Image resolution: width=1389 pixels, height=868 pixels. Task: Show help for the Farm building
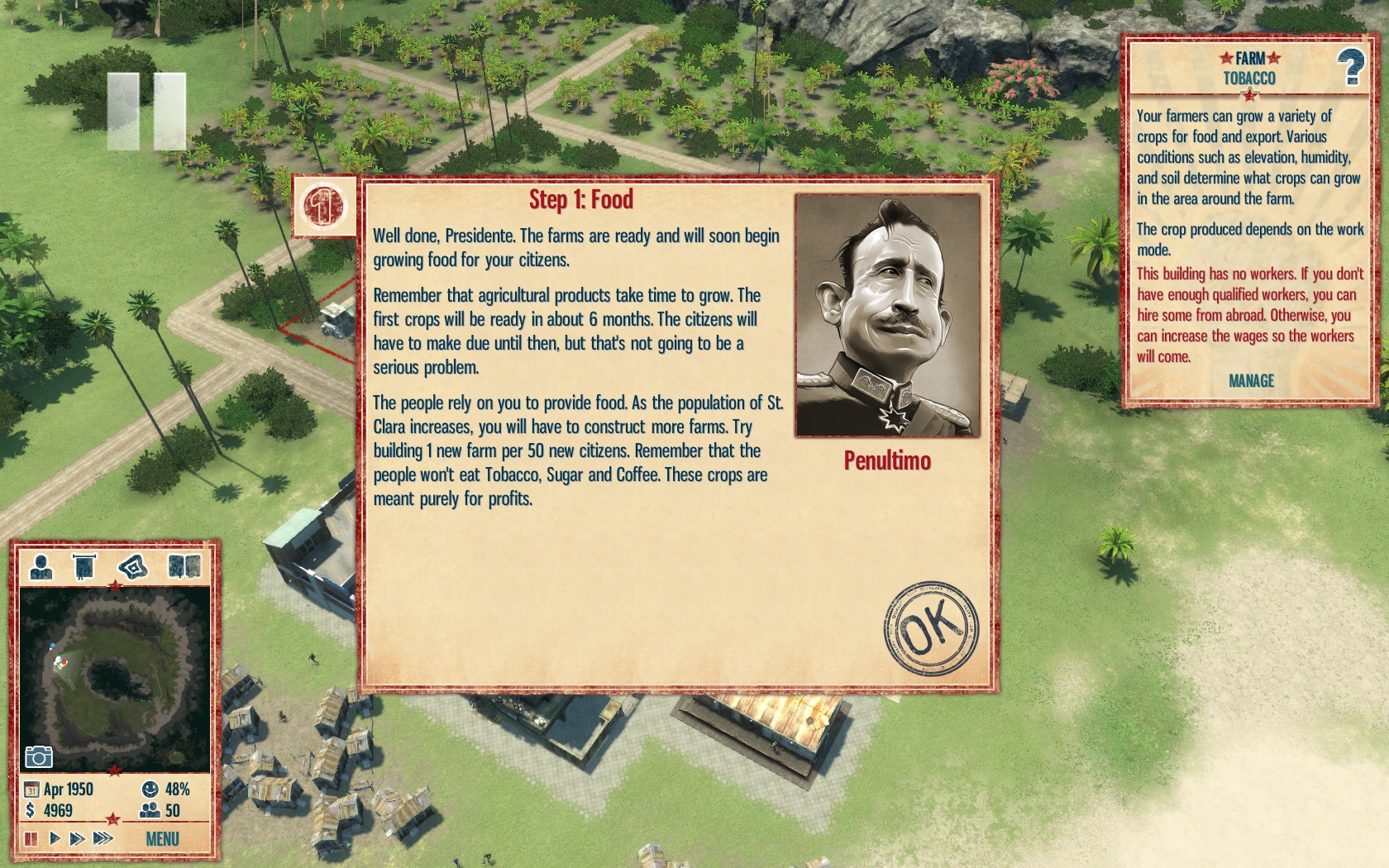point(1351,67)
